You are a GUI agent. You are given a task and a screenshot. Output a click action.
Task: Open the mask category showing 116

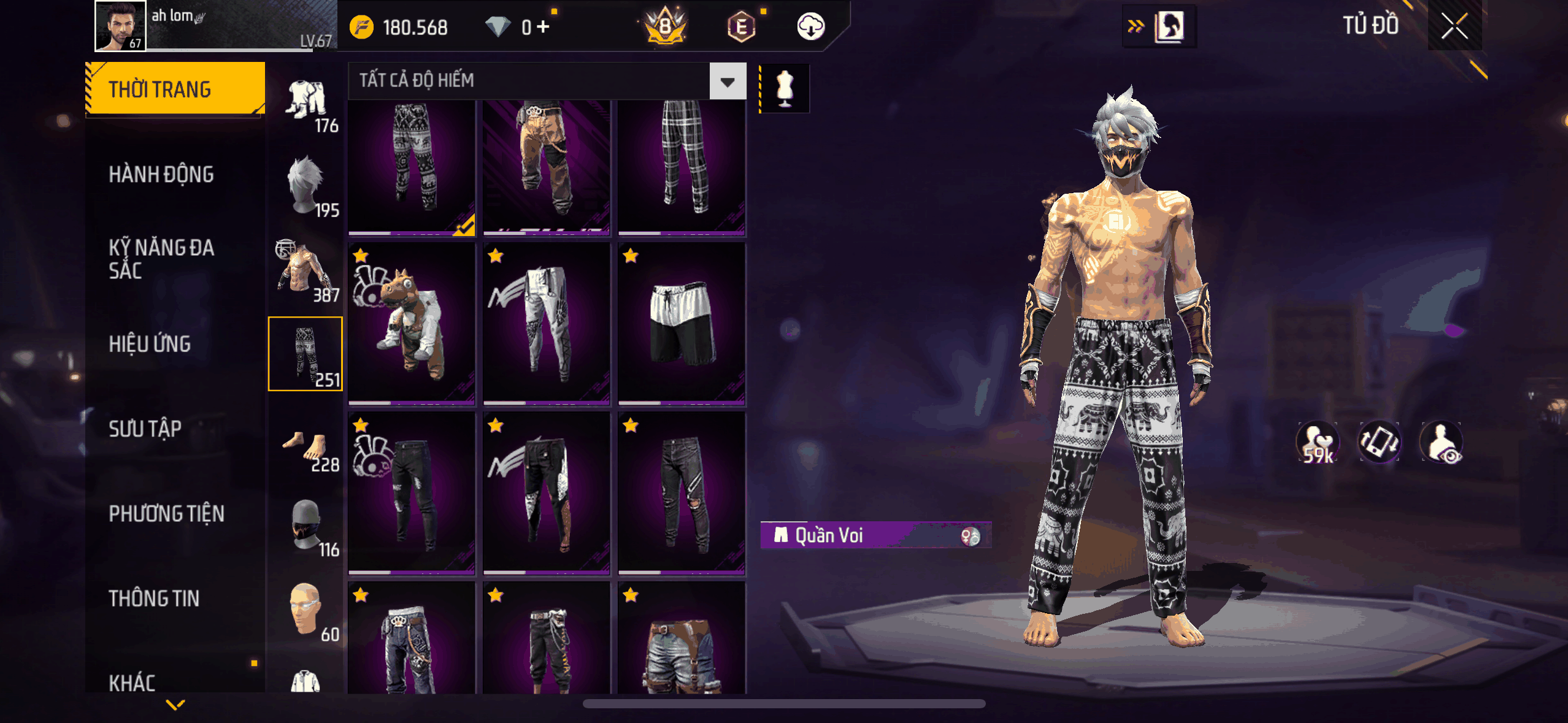pyautogui.click(x=306, y=527)
